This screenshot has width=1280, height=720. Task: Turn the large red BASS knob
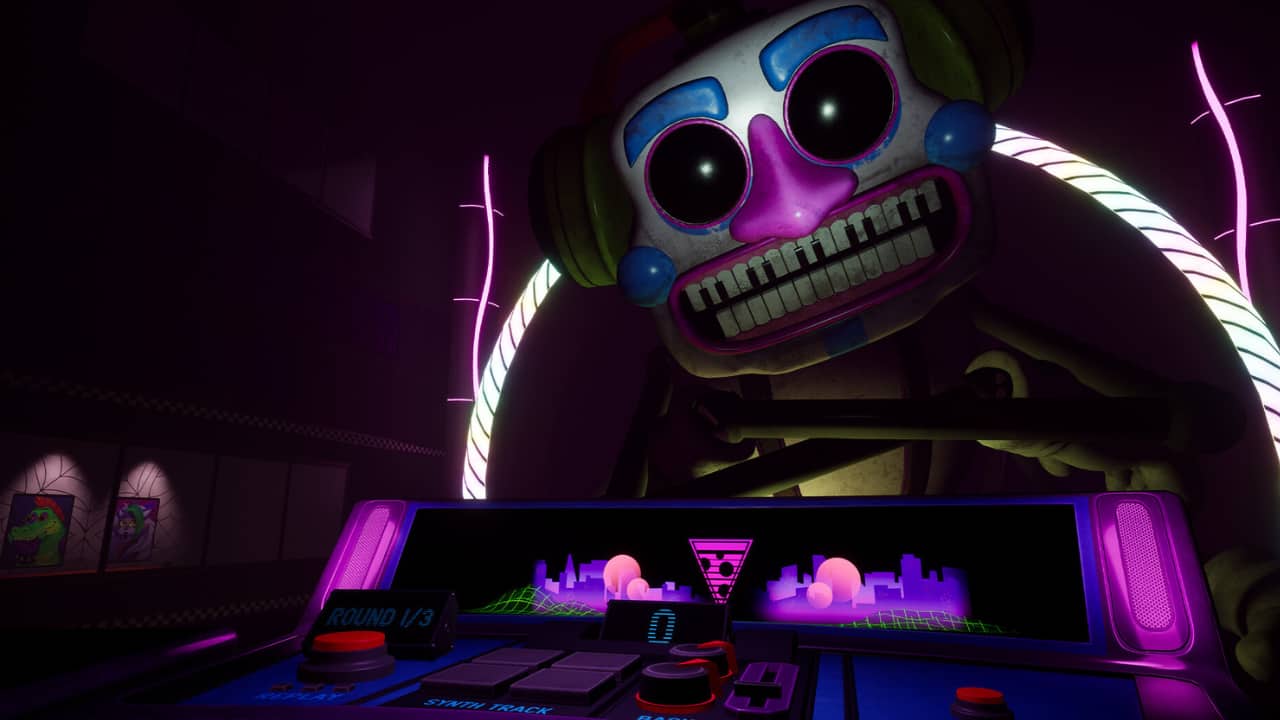(672, 680)
